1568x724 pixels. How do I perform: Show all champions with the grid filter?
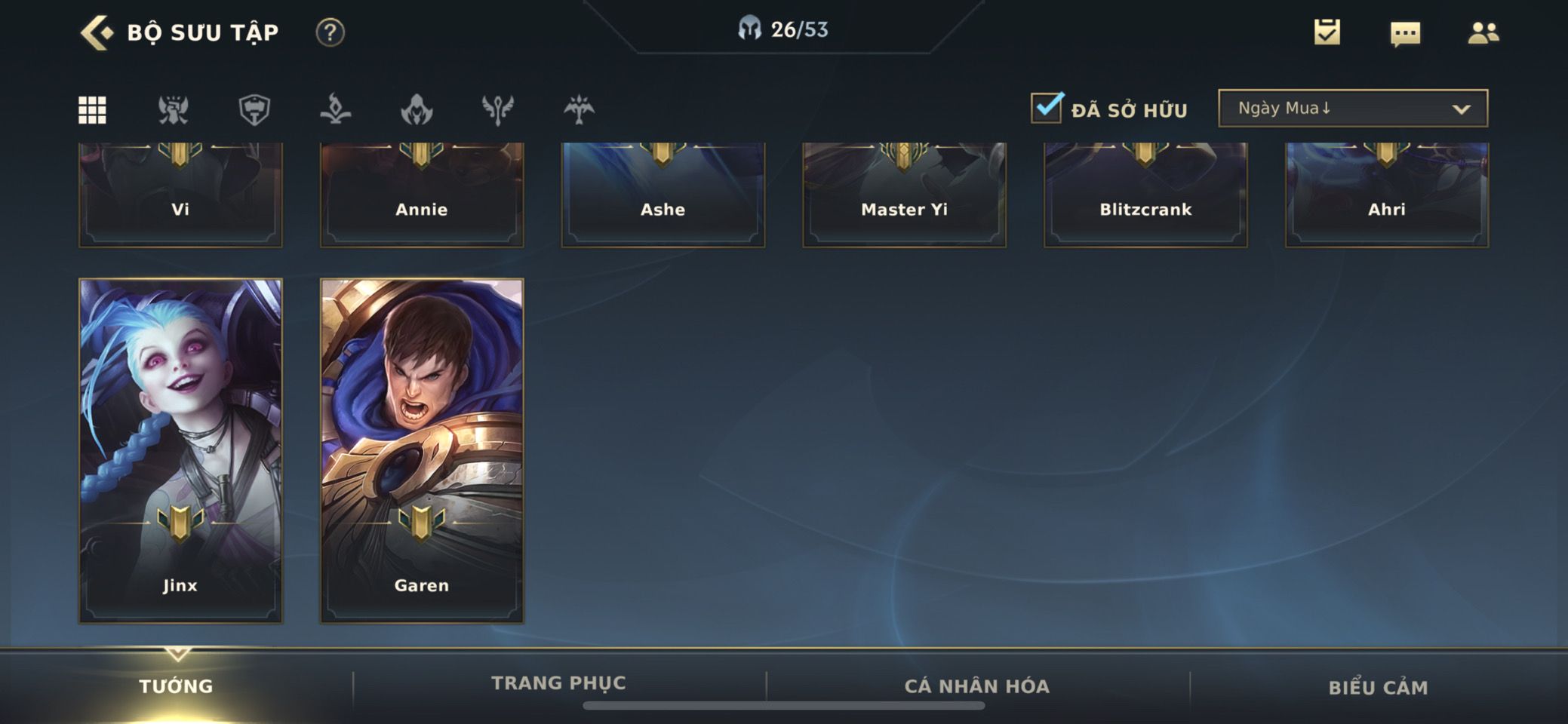(93, 110)
